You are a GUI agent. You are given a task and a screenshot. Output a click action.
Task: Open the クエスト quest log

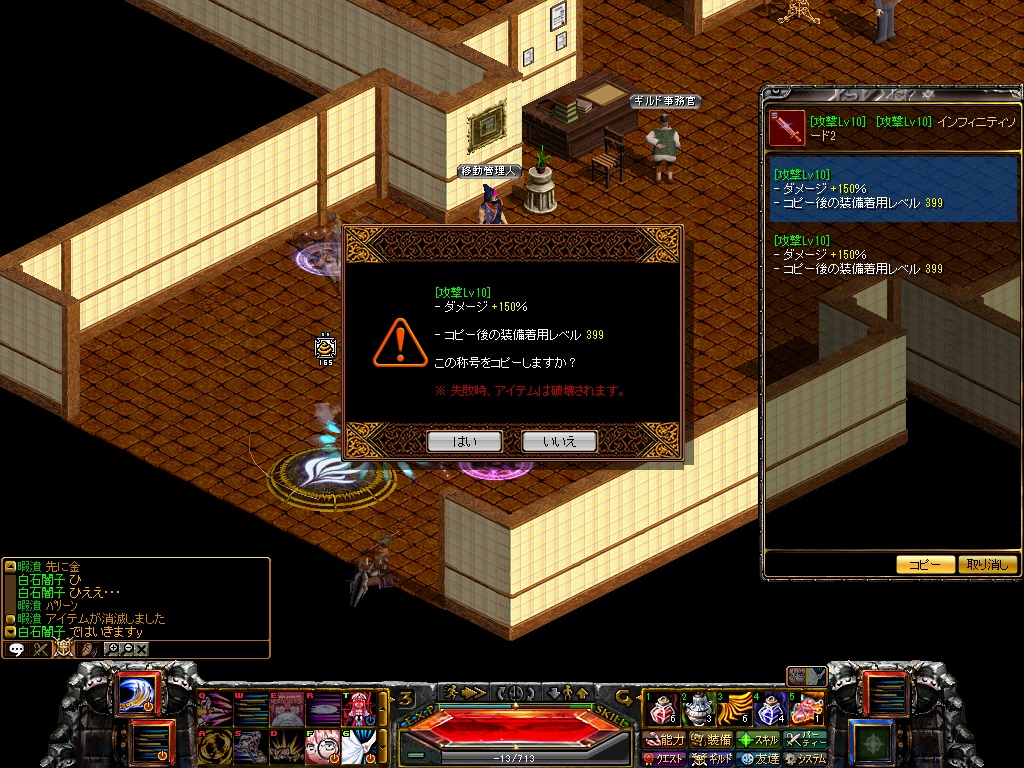pos(665,760)
